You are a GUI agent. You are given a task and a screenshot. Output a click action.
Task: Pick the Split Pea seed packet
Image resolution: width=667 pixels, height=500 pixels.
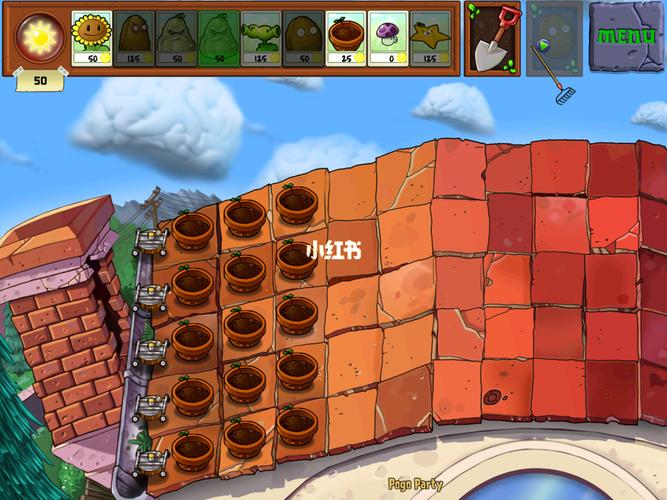click(x=260, y=38)
